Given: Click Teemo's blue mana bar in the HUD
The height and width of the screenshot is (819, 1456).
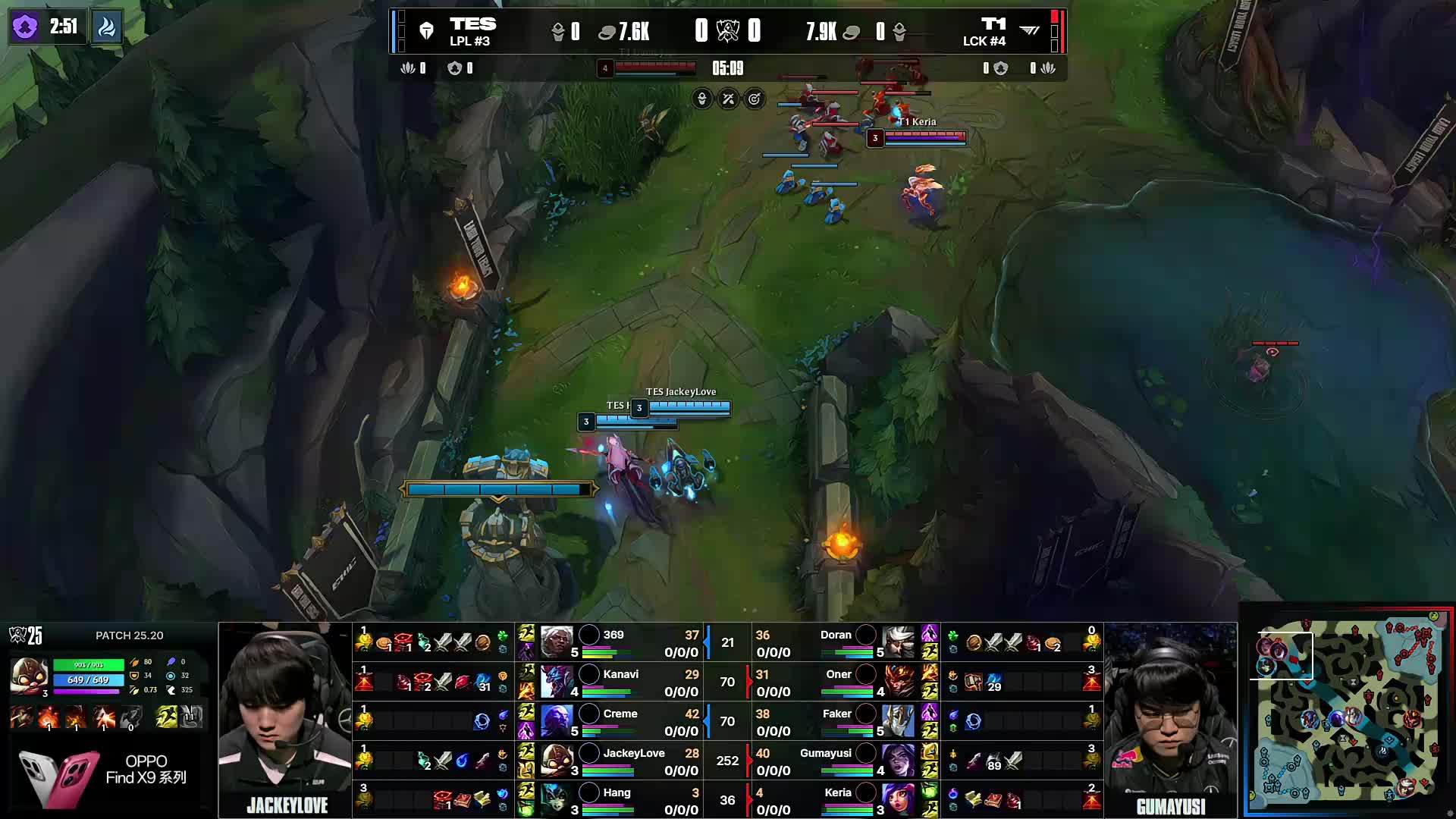Looking at the screenshot, I should (x=88, y=680).
